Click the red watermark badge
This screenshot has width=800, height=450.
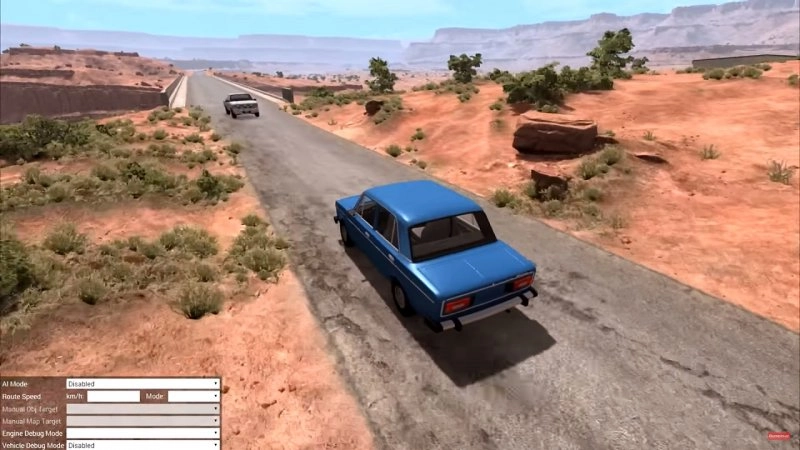pos(778,436)
